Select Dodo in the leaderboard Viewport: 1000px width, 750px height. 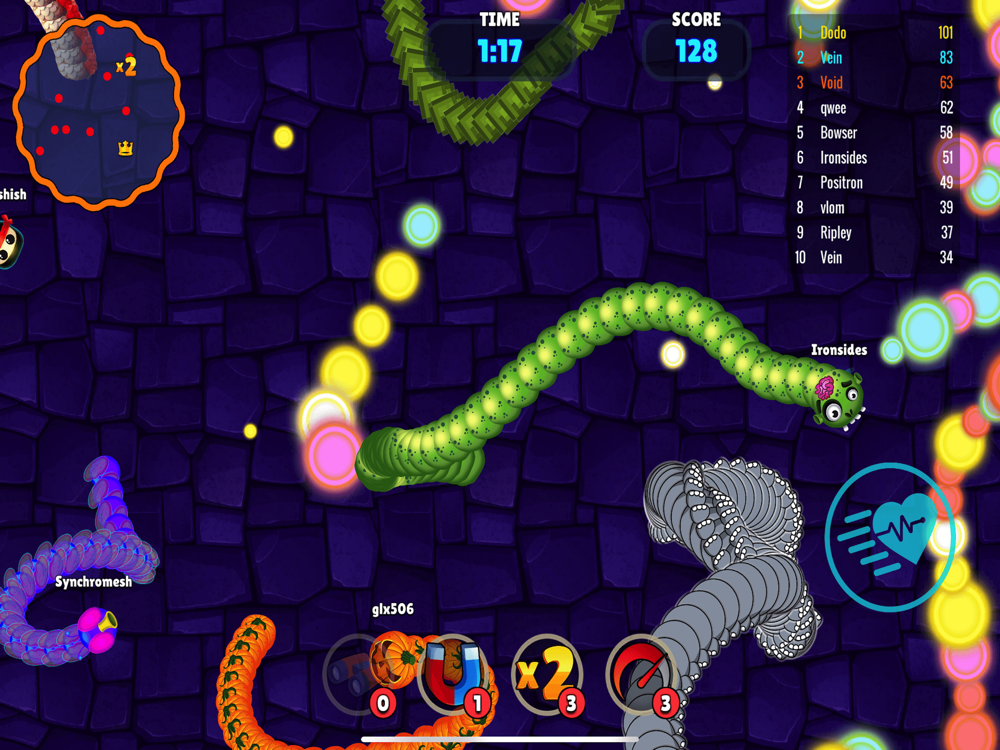[x=874, y=33]
